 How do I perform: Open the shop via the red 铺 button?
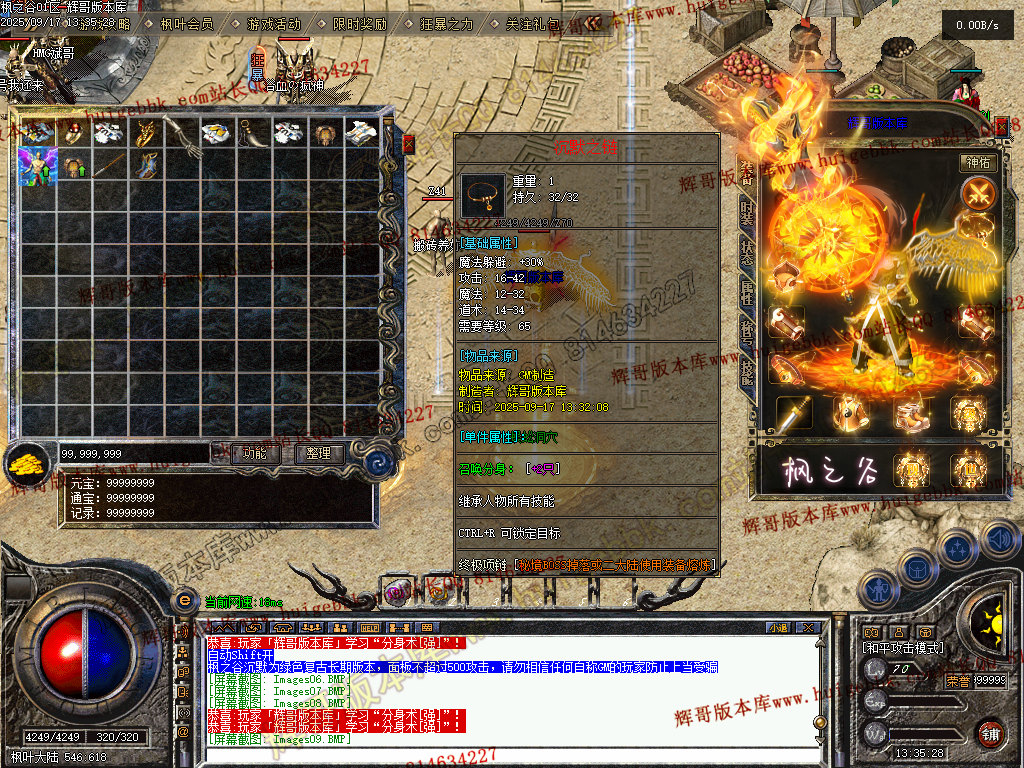[x=990, y=732]
